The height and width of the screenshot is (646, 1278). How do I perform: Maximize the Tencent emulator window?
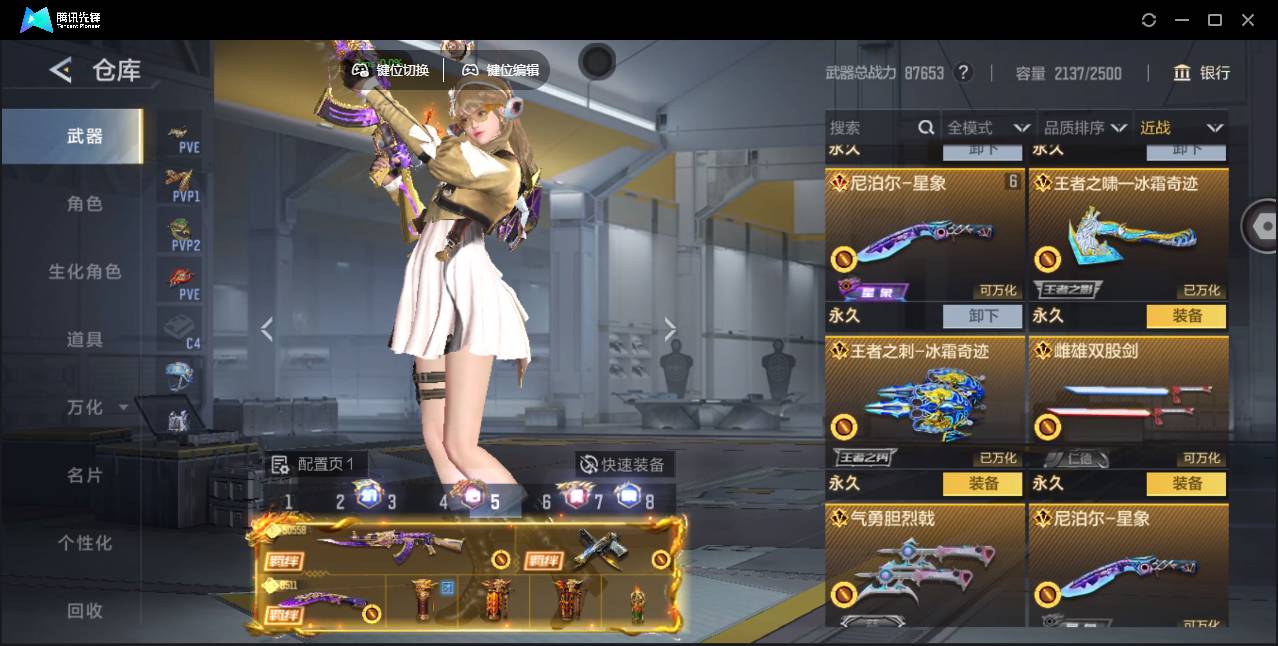[x=1215, y=20]
